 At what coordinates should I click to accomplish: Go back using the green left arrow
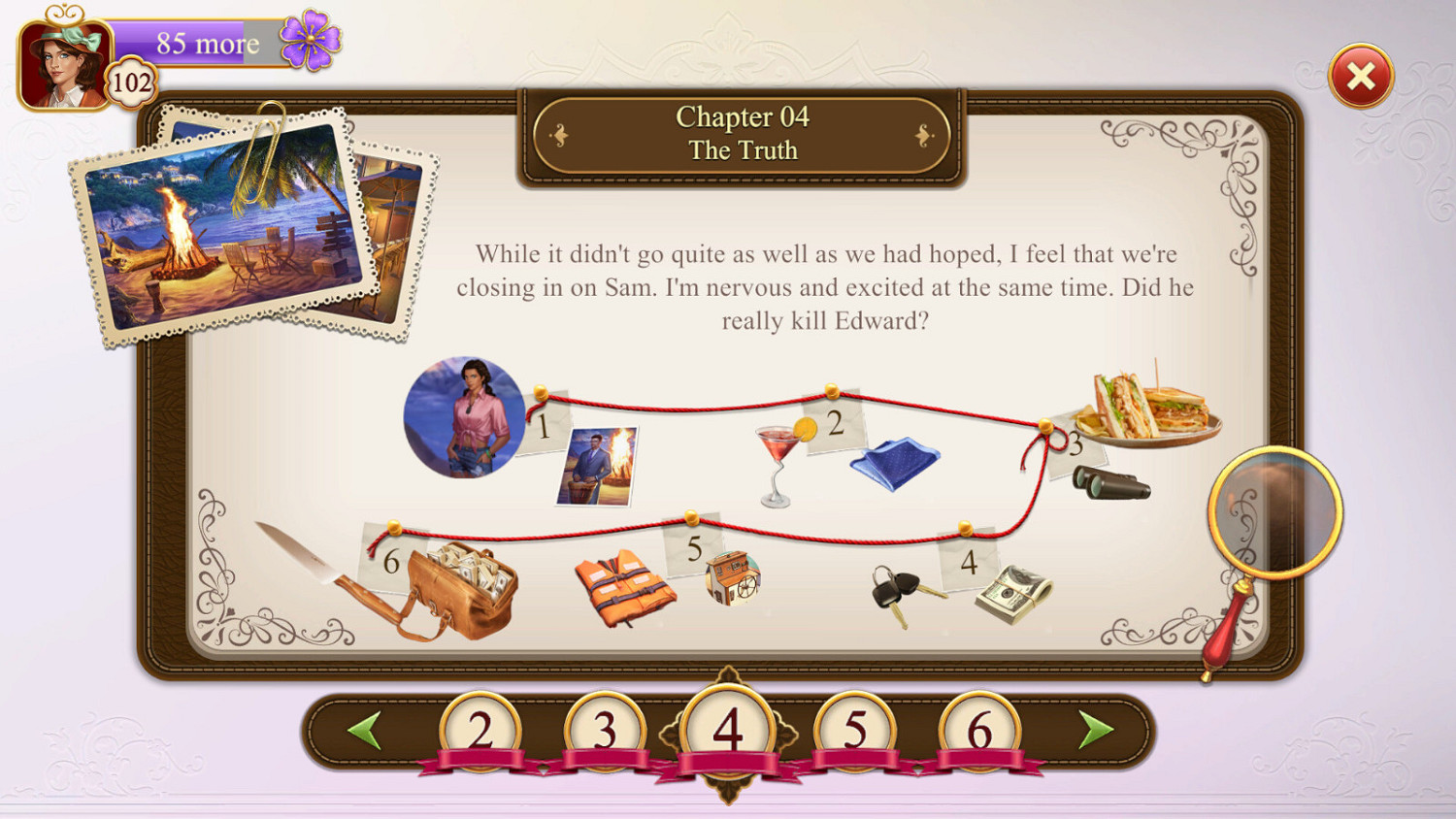pos(366,730)
